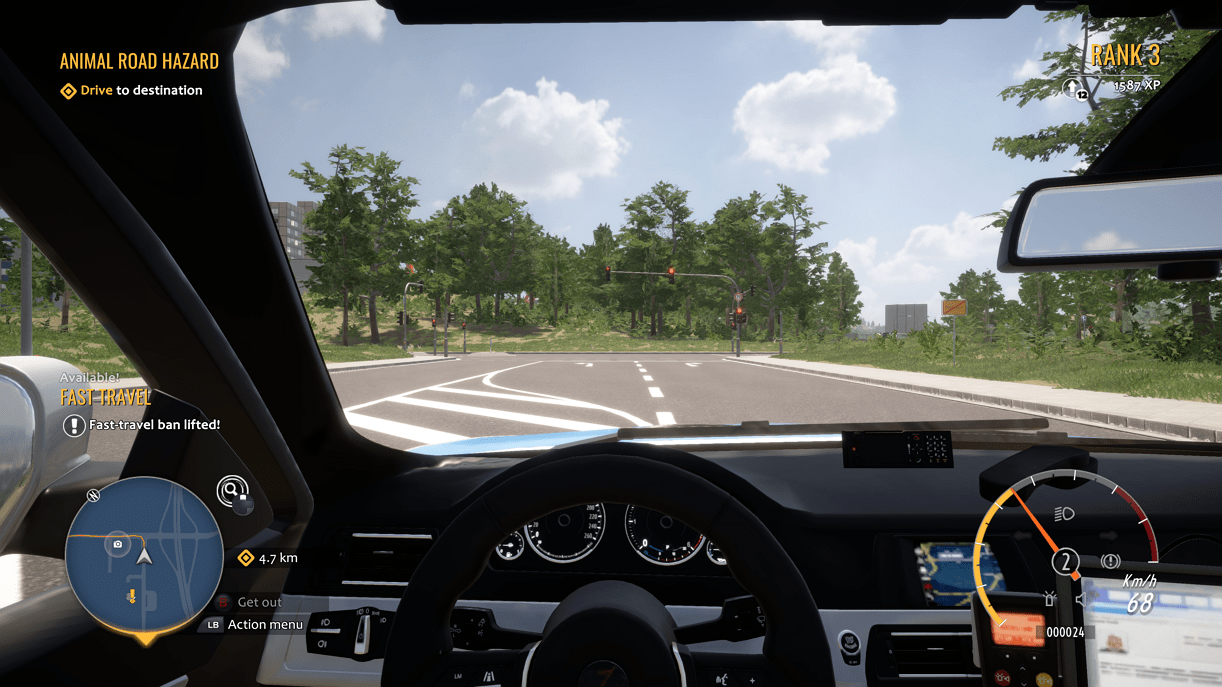Click the gear number 2 indicator
1222x687 pixels.
[1066, 562]
